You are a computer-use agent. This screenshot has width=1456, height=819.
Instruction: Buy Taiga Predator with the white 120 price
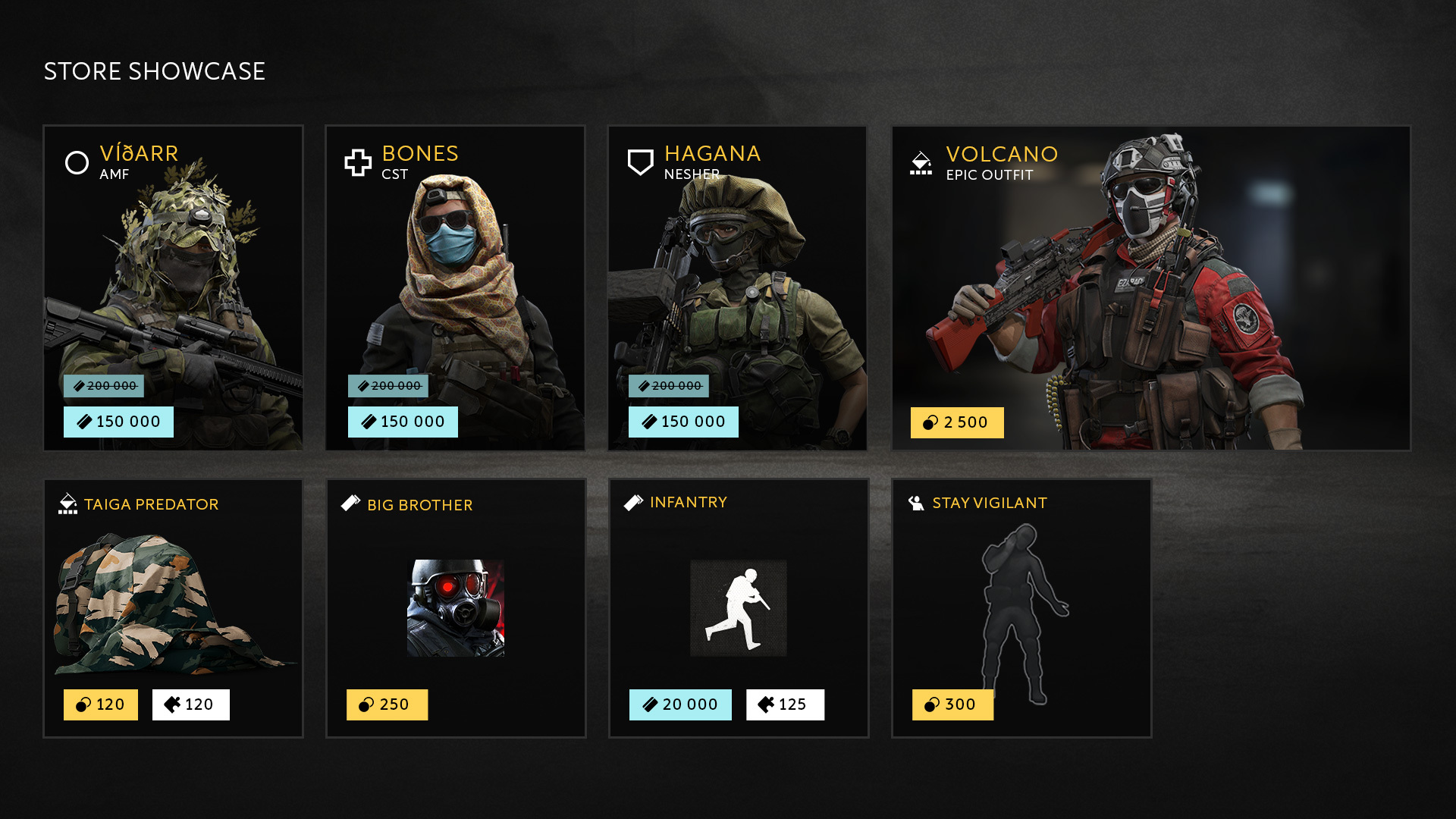(x=190, y=704)
